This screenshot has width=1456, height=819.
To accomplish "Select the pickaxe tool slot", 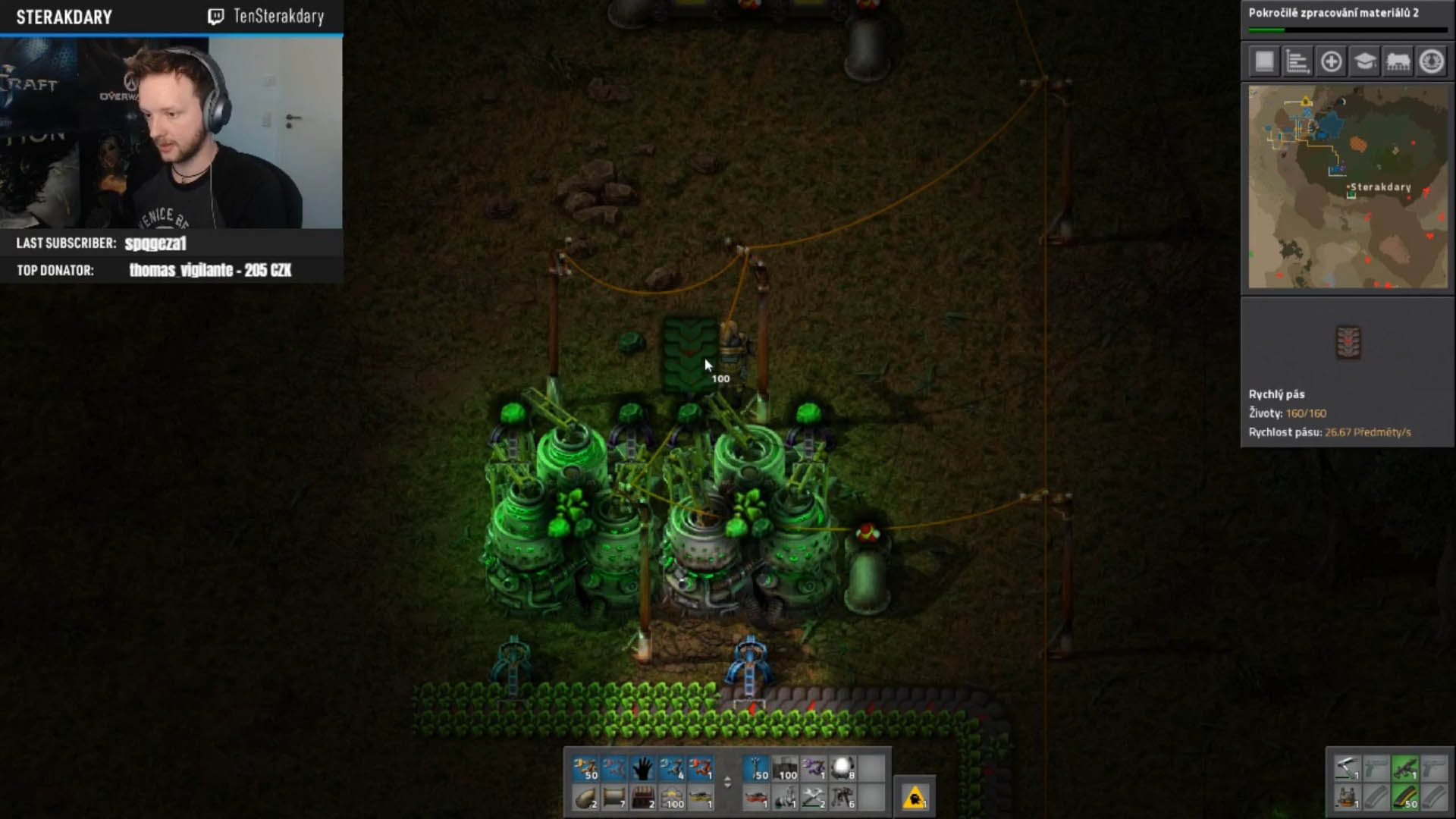I will click(1347, 768).
